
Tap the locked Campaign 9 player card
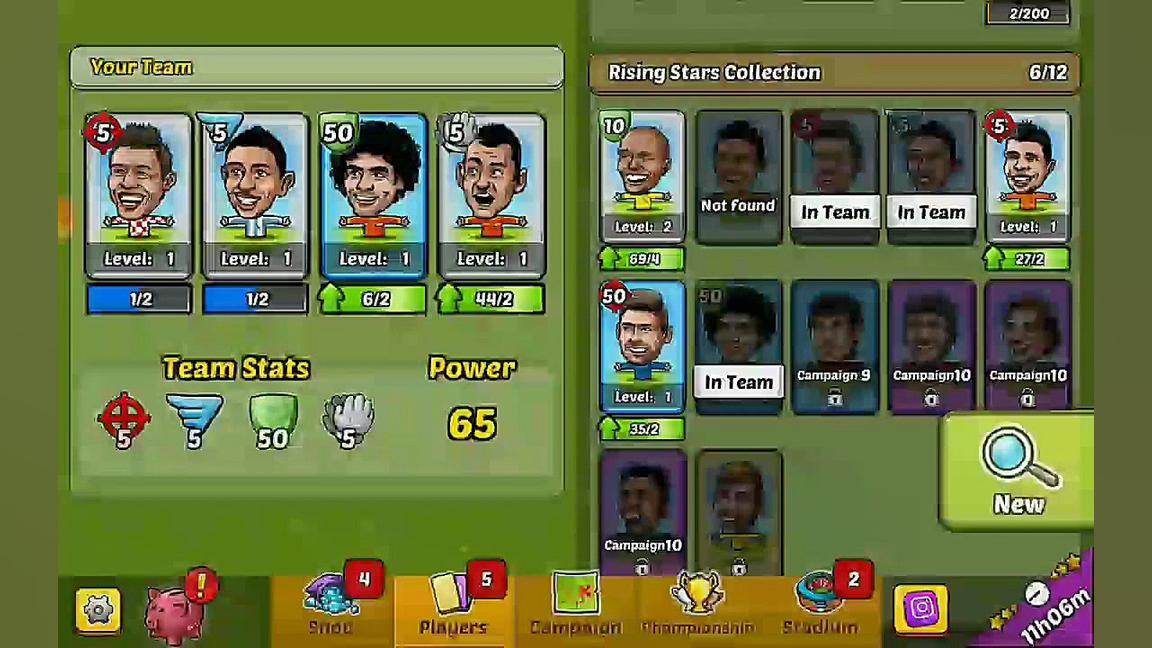[834, 346]
